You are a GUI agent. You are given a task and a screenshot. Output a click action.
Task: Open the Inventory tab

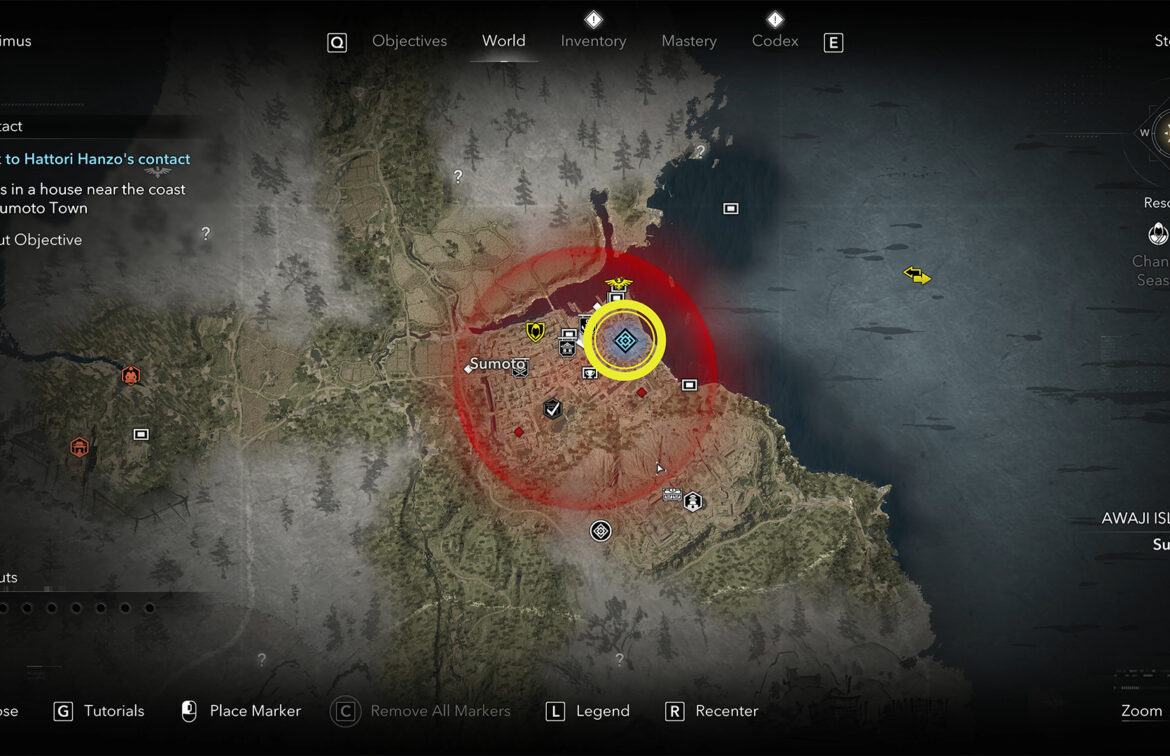pos(593,41)
